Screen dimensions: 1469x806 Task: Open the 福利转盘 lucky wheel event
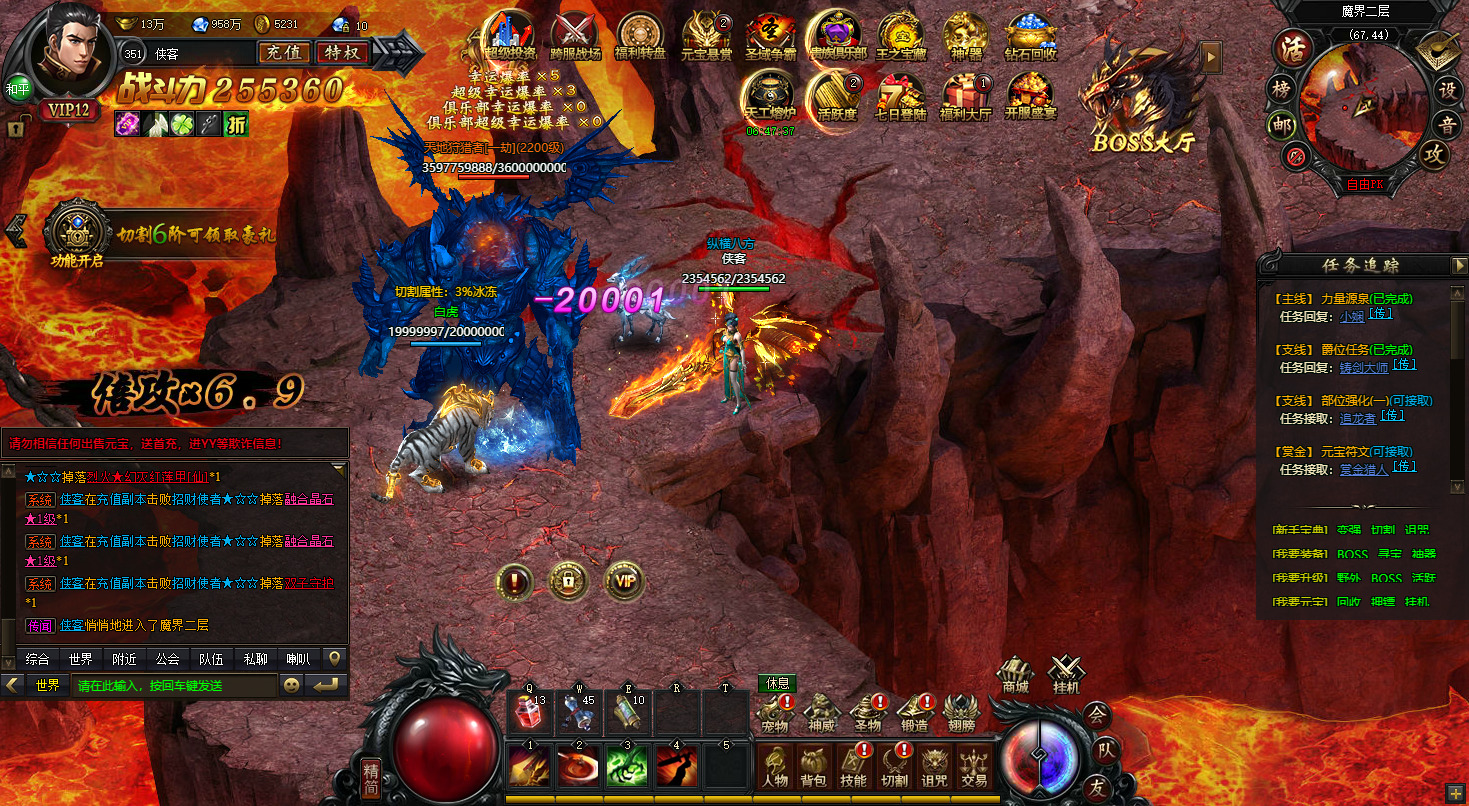click(638, 38)
